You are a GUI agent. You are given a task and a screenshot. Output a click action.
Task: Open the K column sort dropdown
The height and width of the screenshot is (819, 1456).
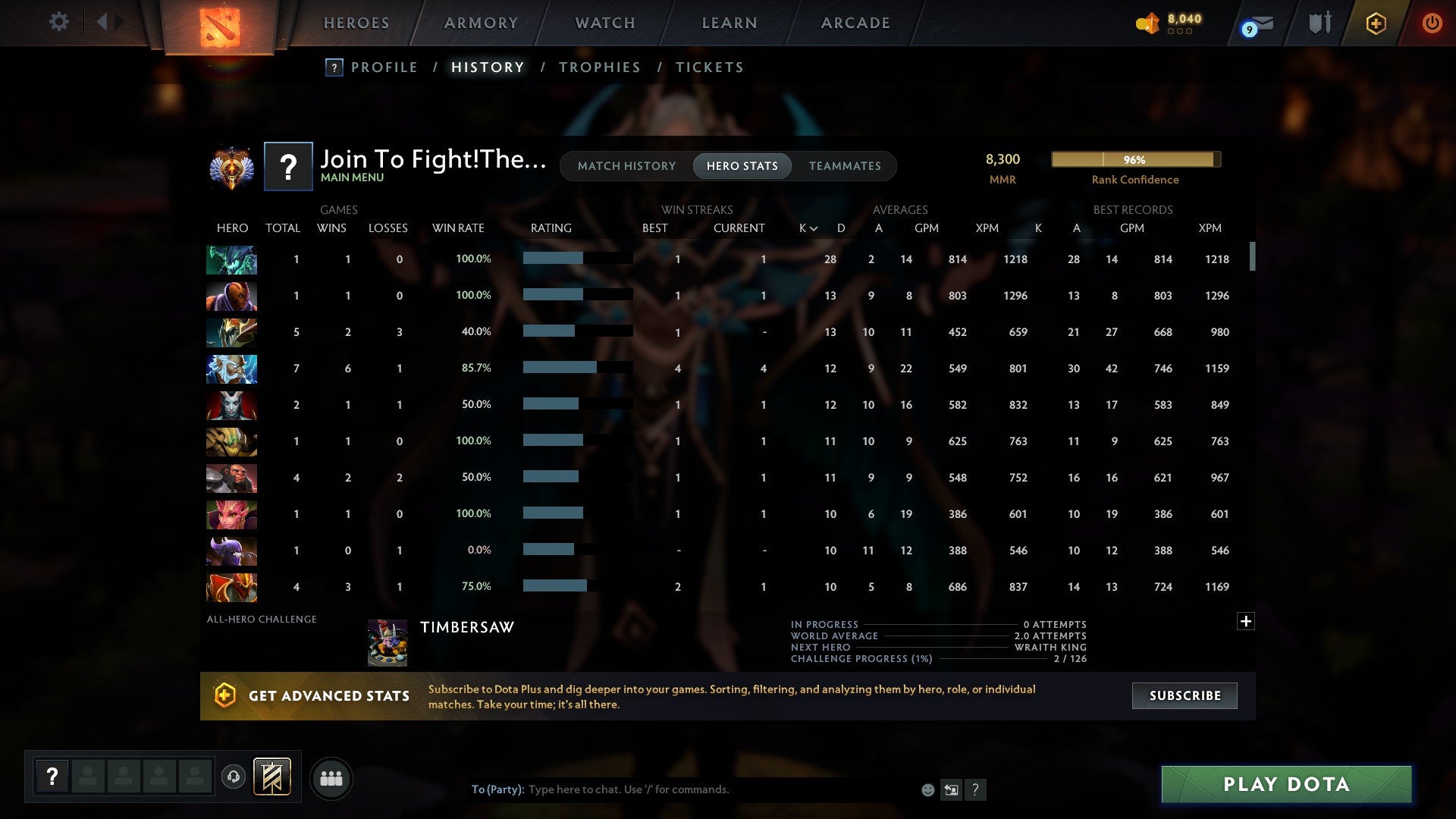click(805, 227)
